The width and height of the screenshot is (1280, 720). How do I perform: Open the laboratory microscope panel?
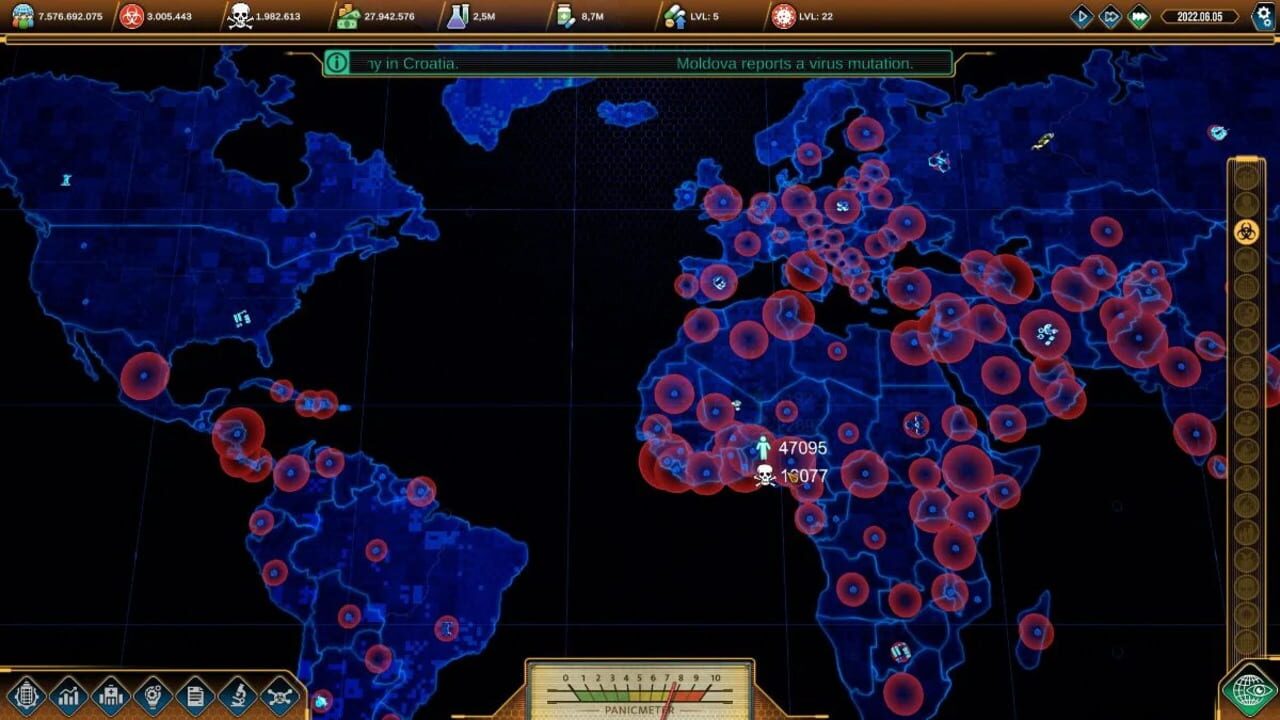pos(236,695)
